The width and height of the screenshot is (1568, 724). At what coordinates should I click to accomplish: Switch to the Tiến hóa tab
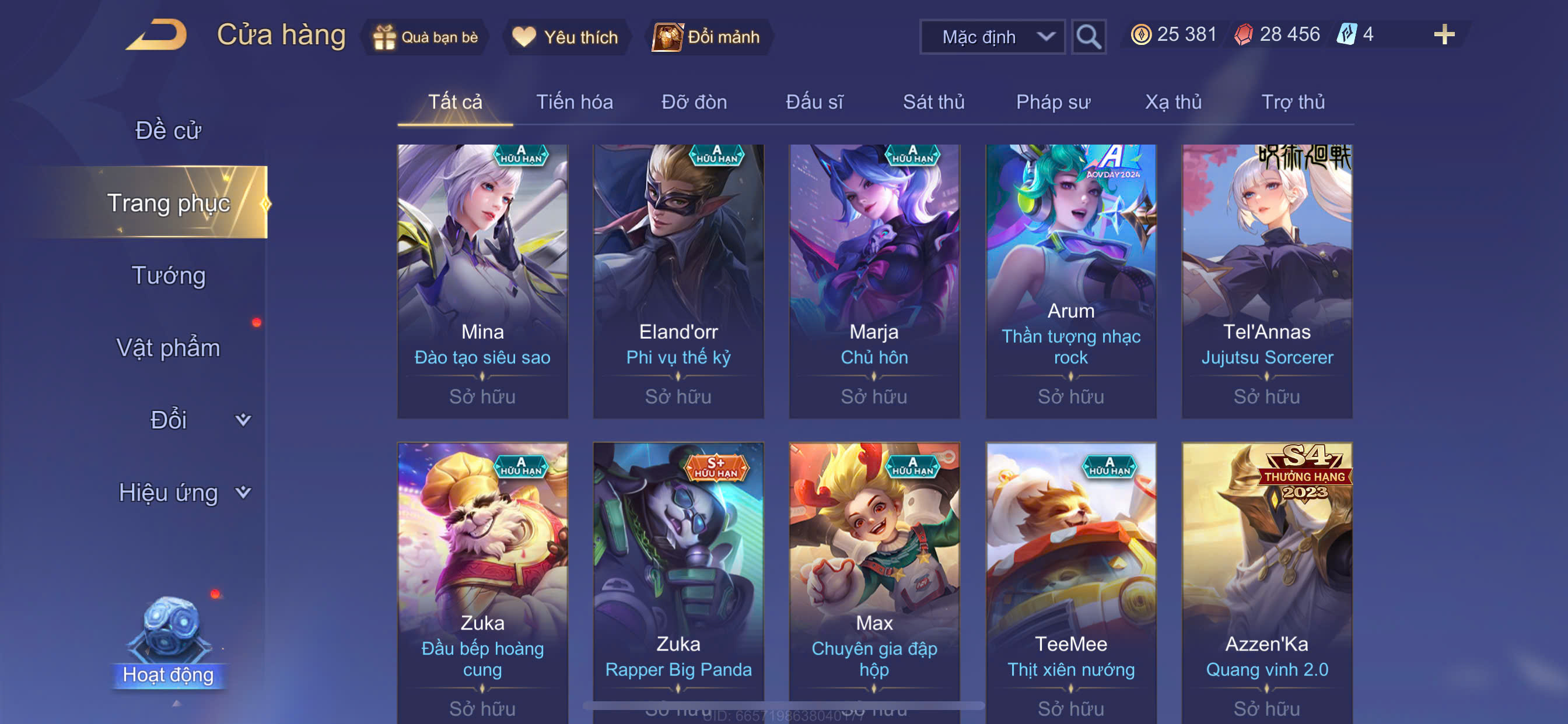point(574,102)
